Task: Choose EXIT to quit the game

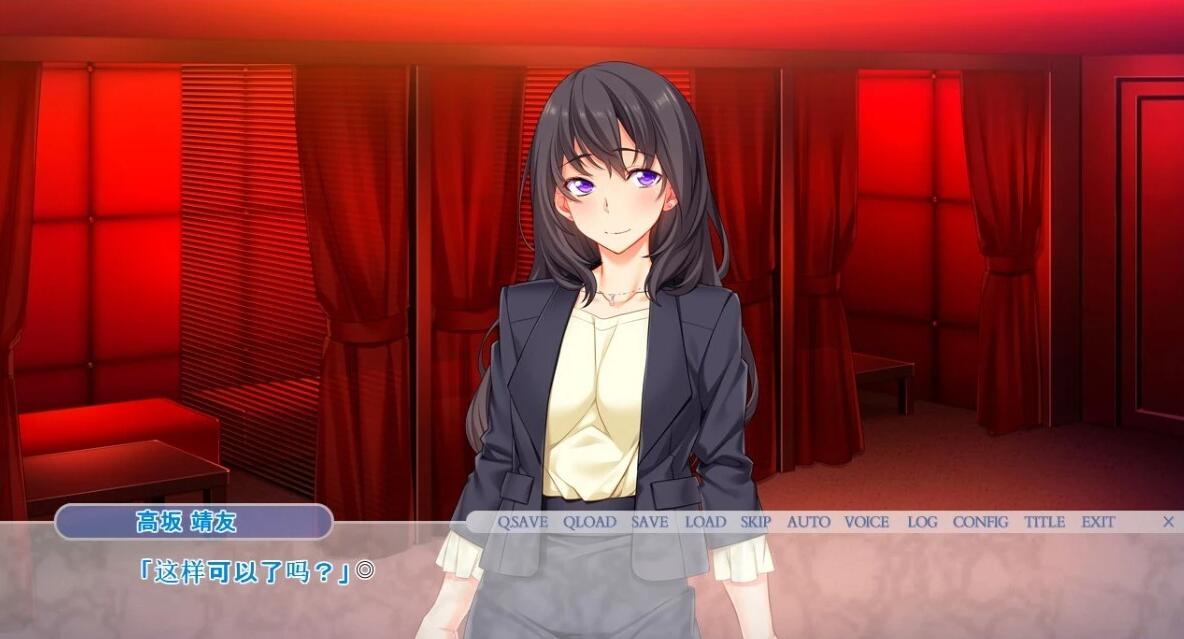Action: click(1097, 522)
